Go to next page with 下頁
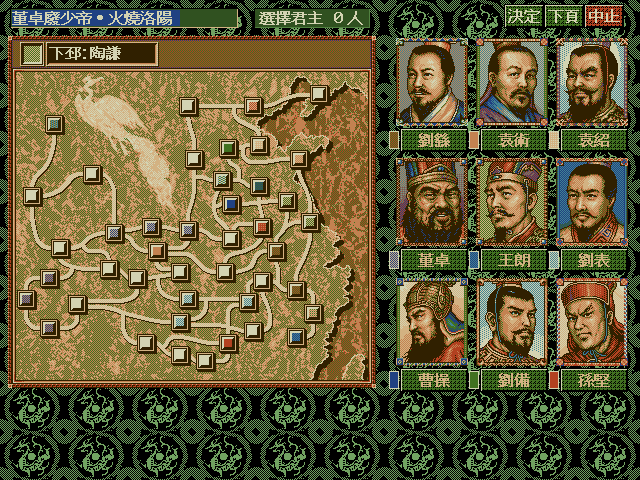 pos(564,16)
